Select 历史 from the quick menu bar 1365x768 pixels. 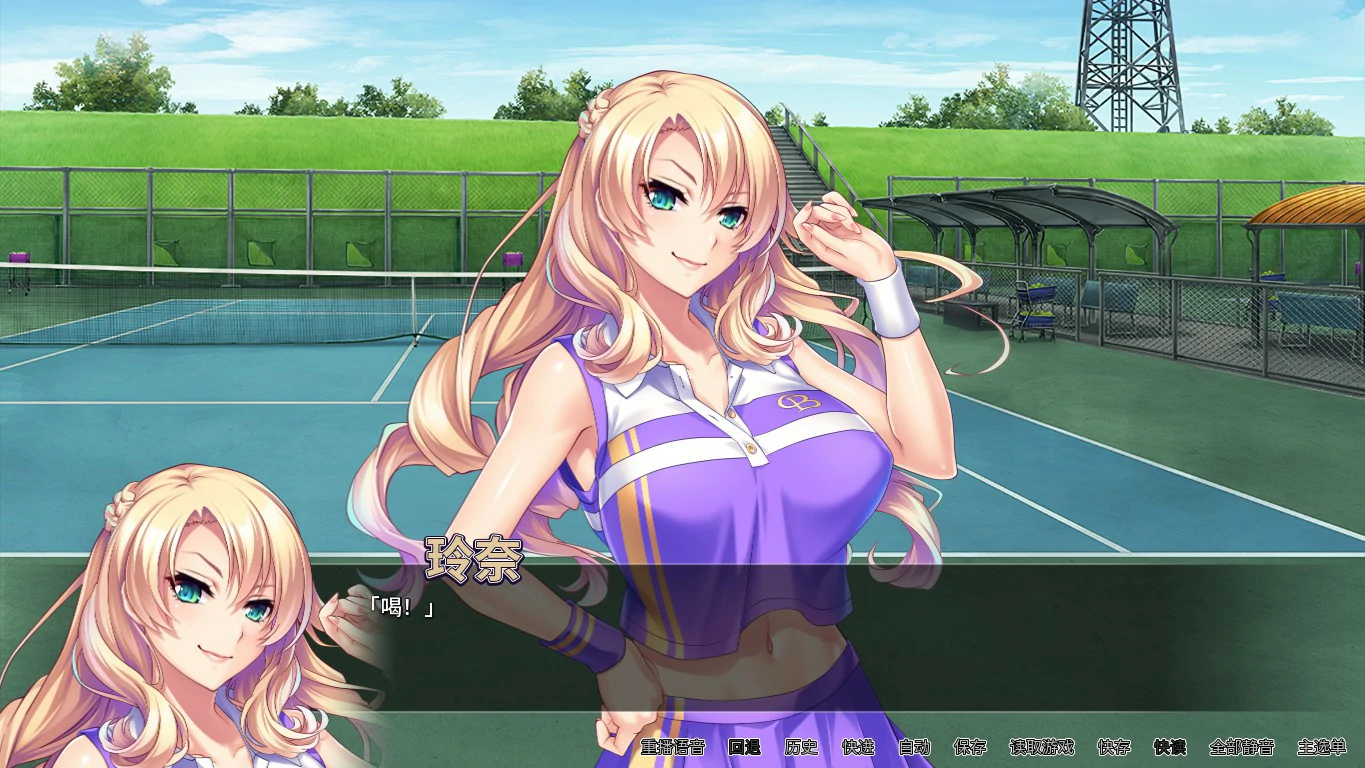click(x=801, y=748)
